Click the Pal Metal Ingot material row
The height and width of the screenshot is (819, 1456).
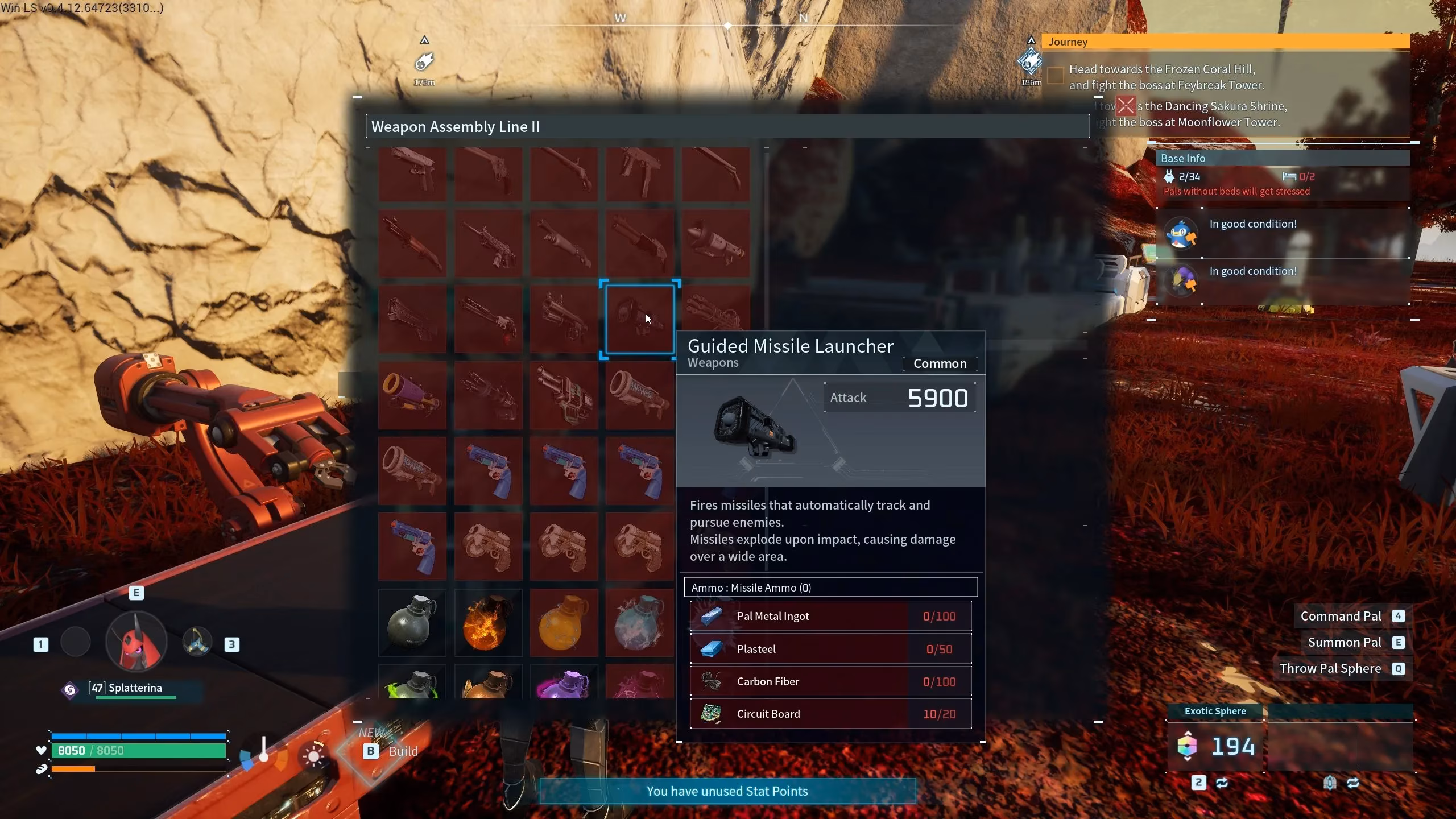pyautogui.click(x=830, y=616)
